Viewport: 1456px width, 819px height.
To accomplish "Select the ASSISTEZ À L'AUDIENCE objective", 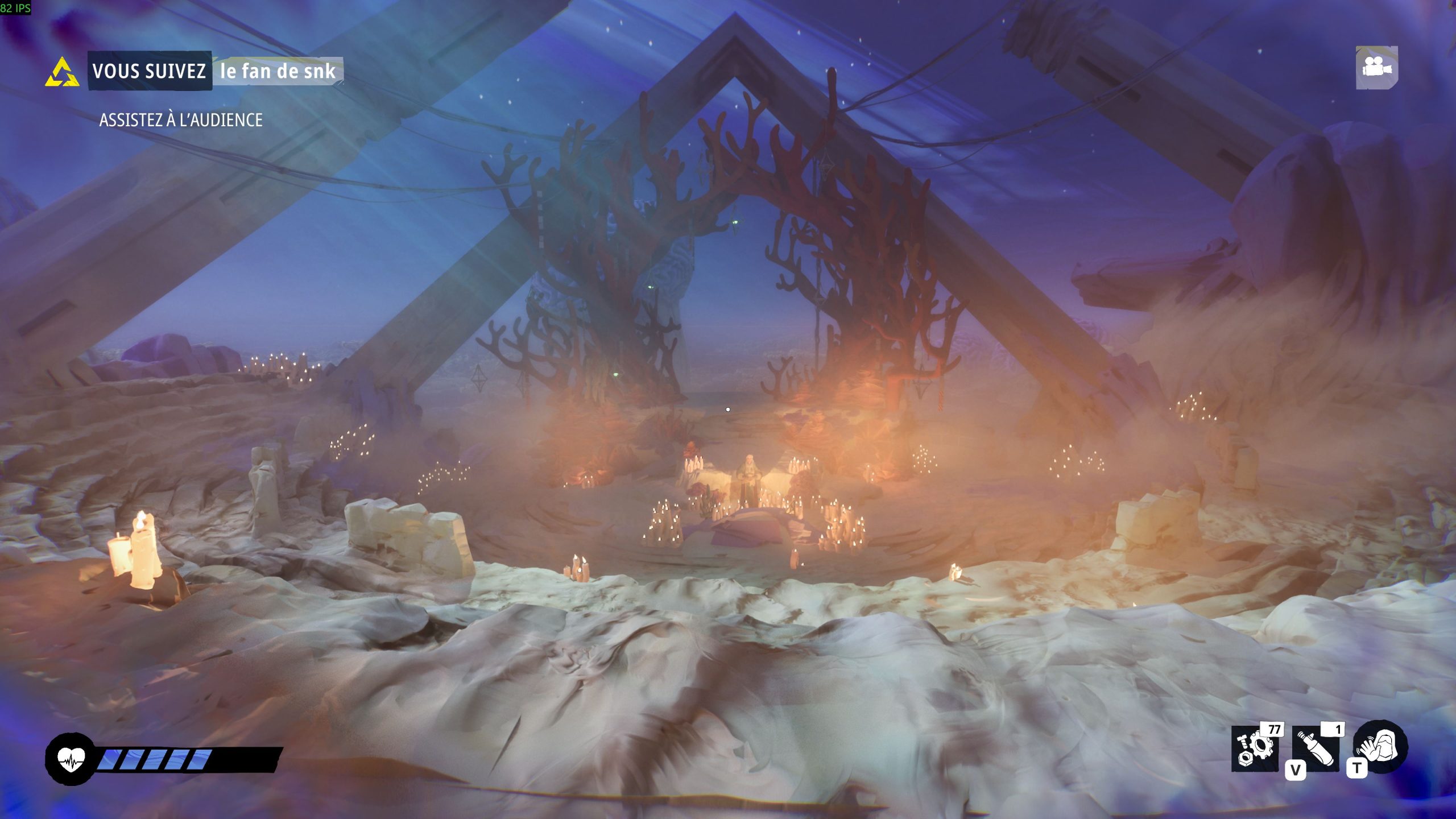I will coord(181,120).
